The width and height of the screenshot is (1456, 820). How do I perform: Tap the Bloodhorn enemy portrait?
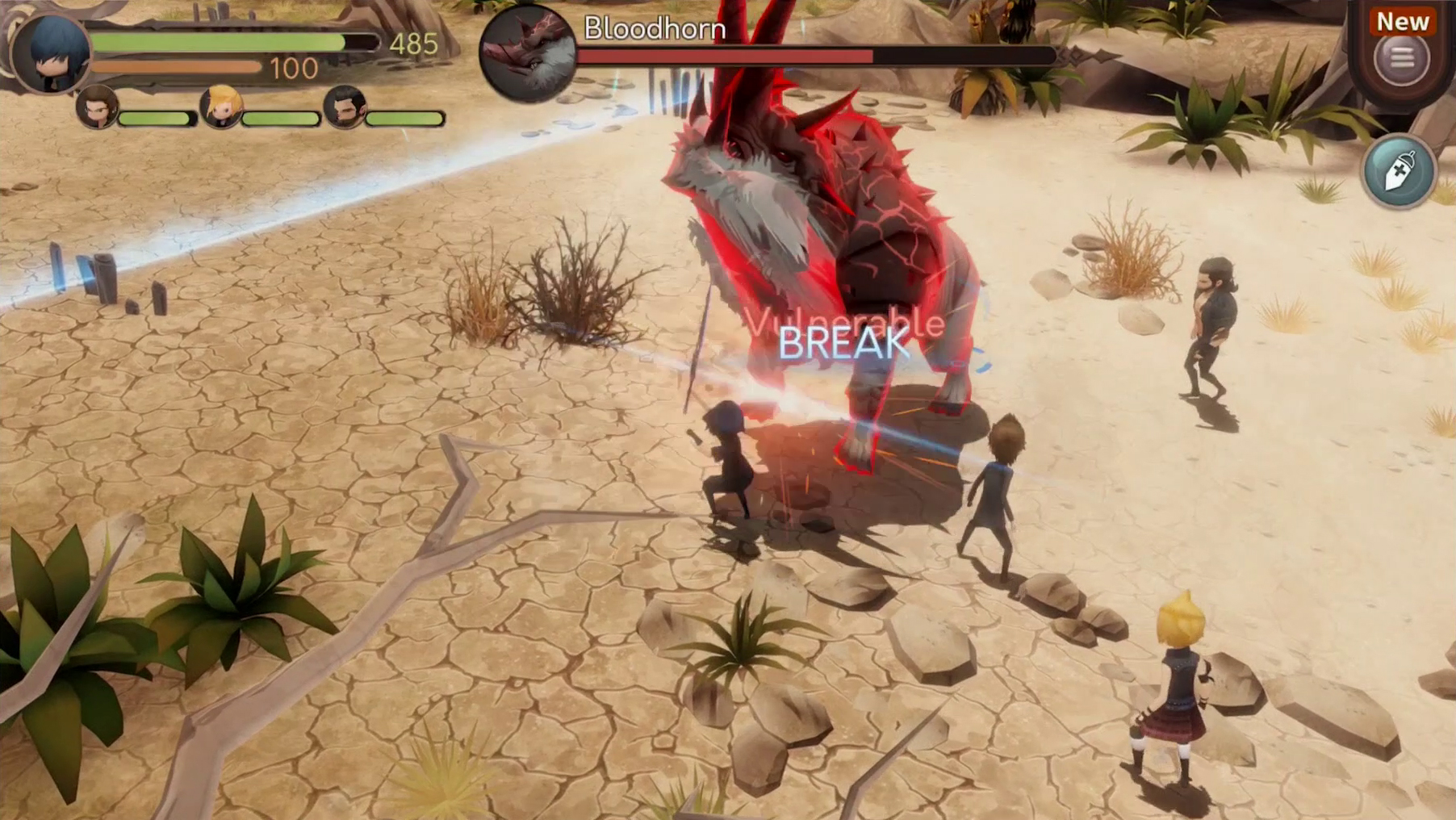[x=527, y=53]
